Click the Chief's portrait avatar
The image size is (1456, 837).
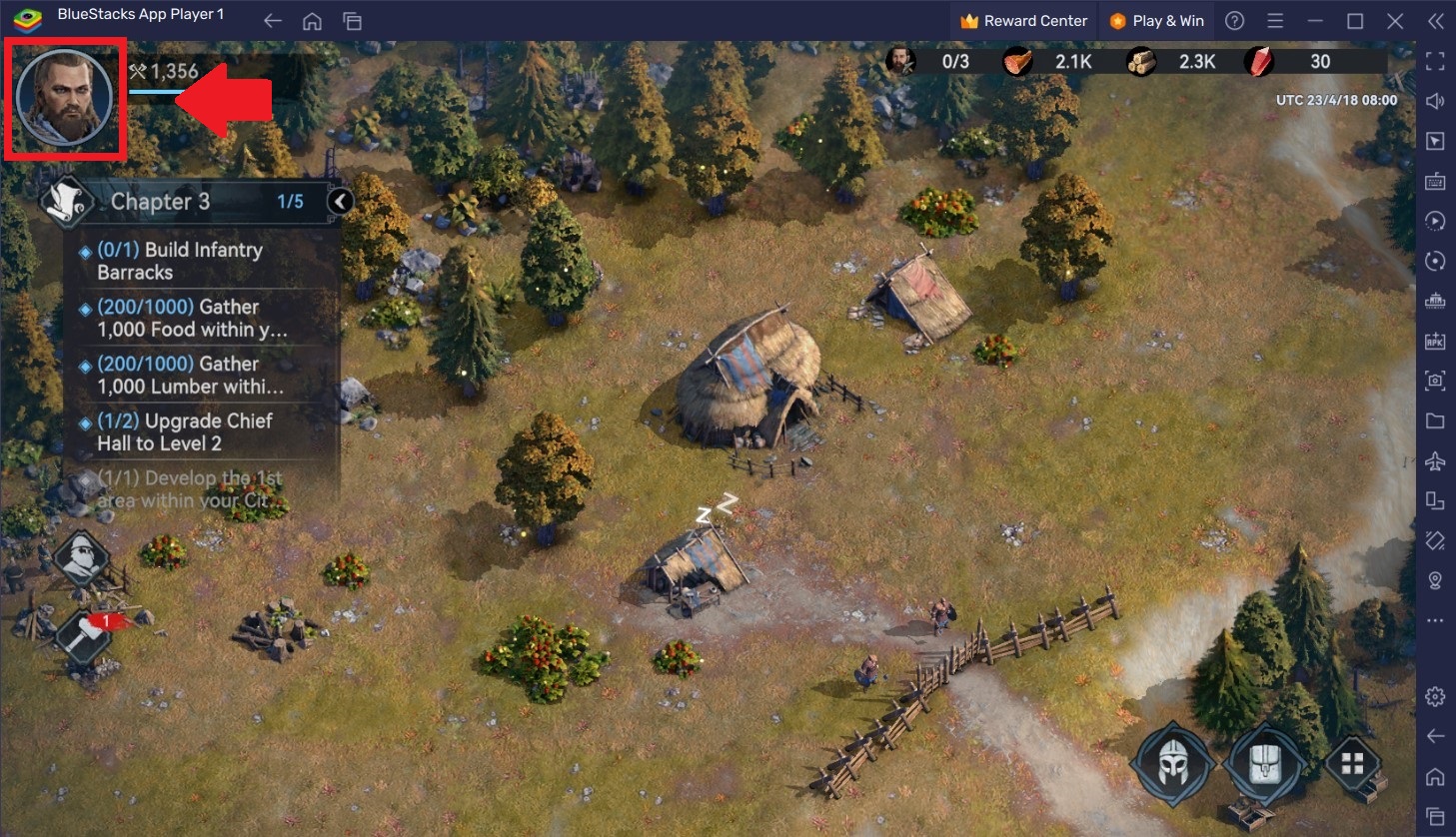coord(63,99)
